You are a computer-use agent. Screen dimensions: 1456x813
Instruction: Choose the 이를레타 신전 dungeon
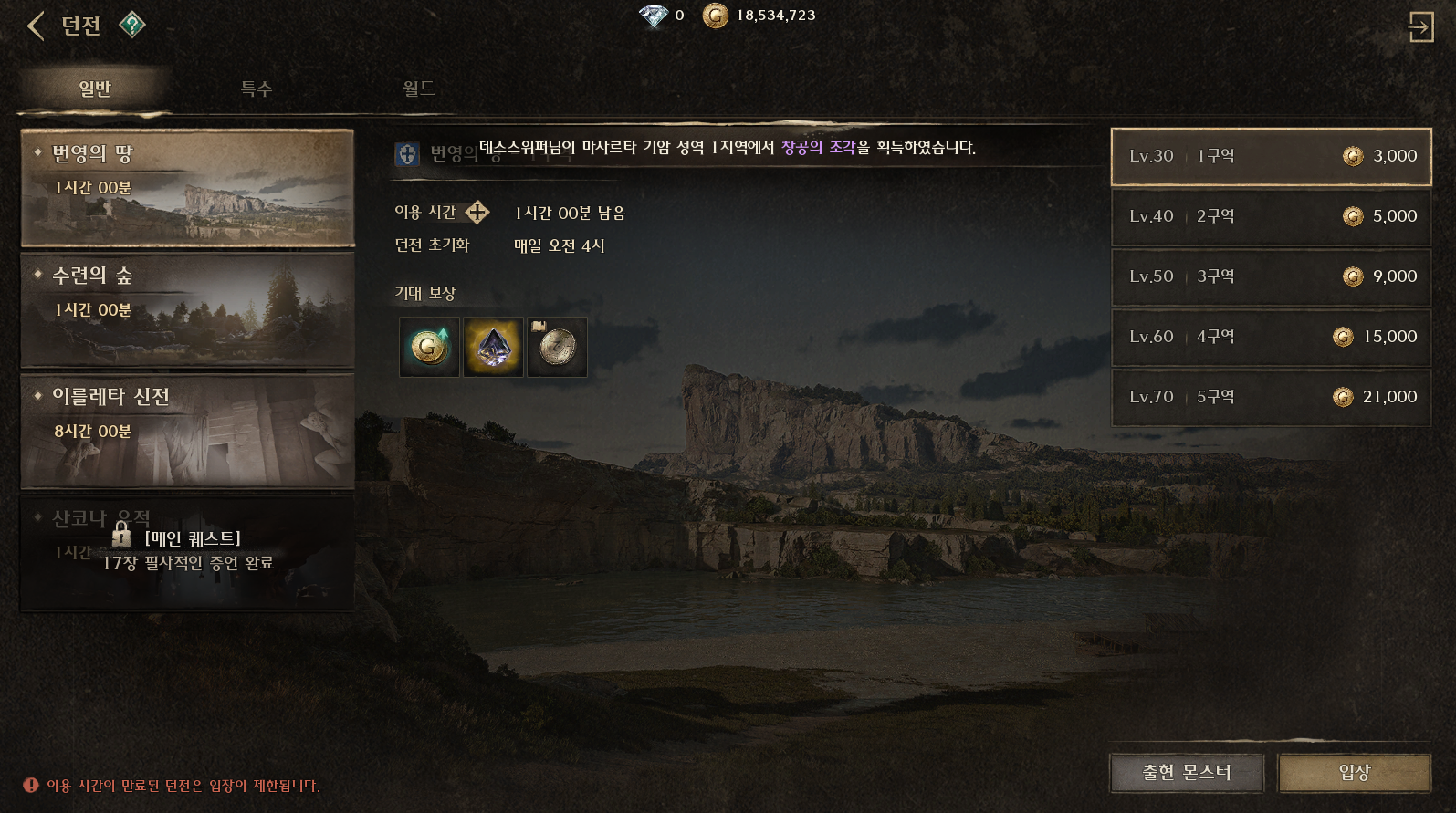[187, 432]
